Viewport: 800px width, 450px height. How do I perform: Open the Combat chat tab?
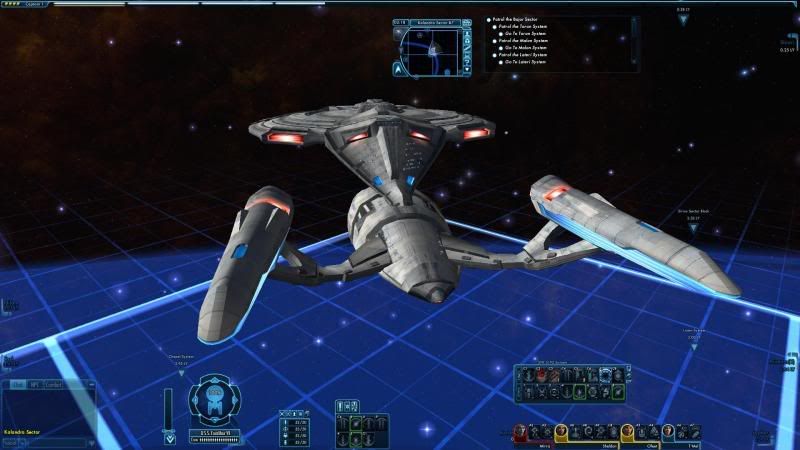pos(53,384)
